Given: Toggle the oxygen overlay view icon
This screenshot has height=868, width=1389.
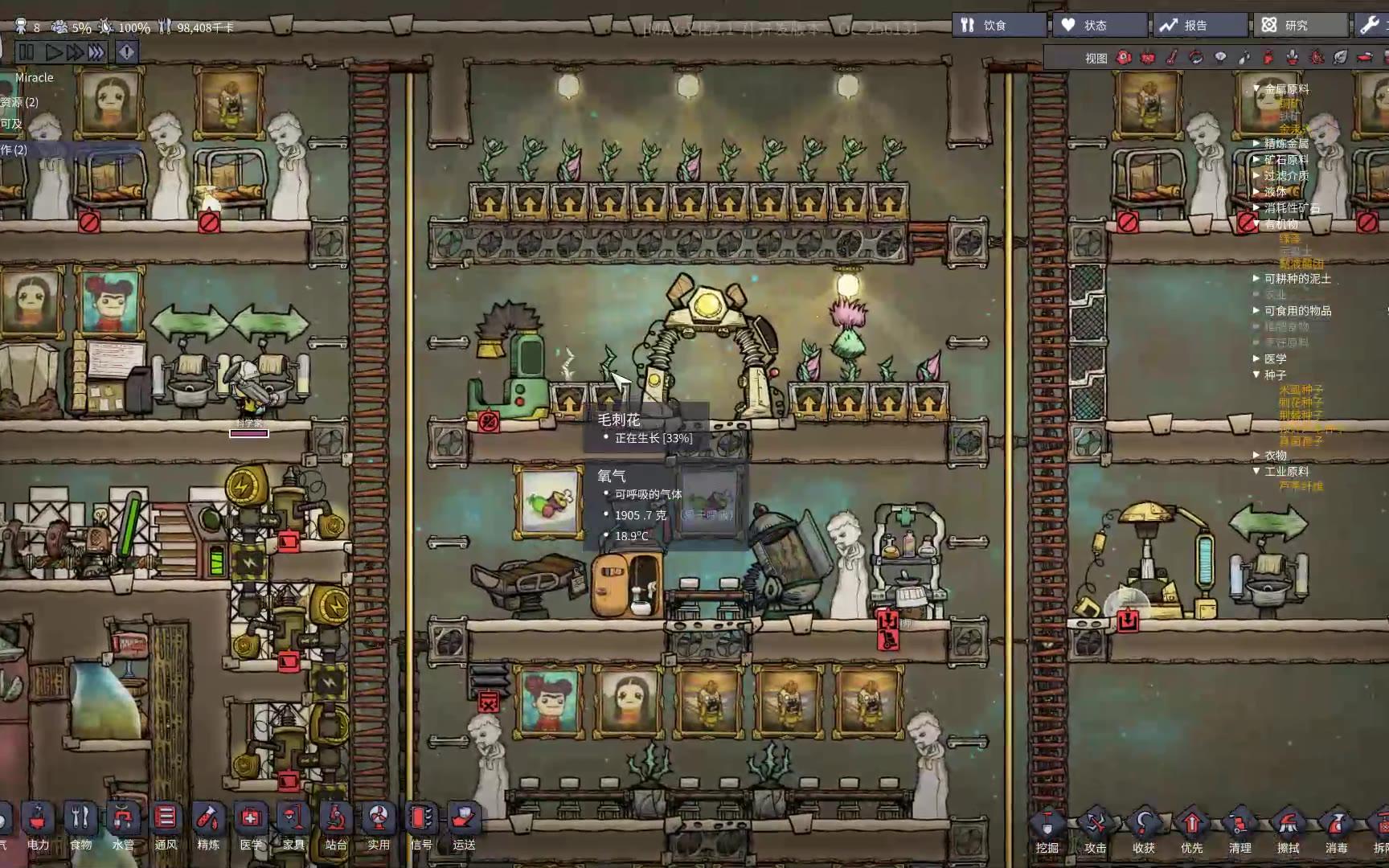Looking at the screenshot, I should point(1124,57).
